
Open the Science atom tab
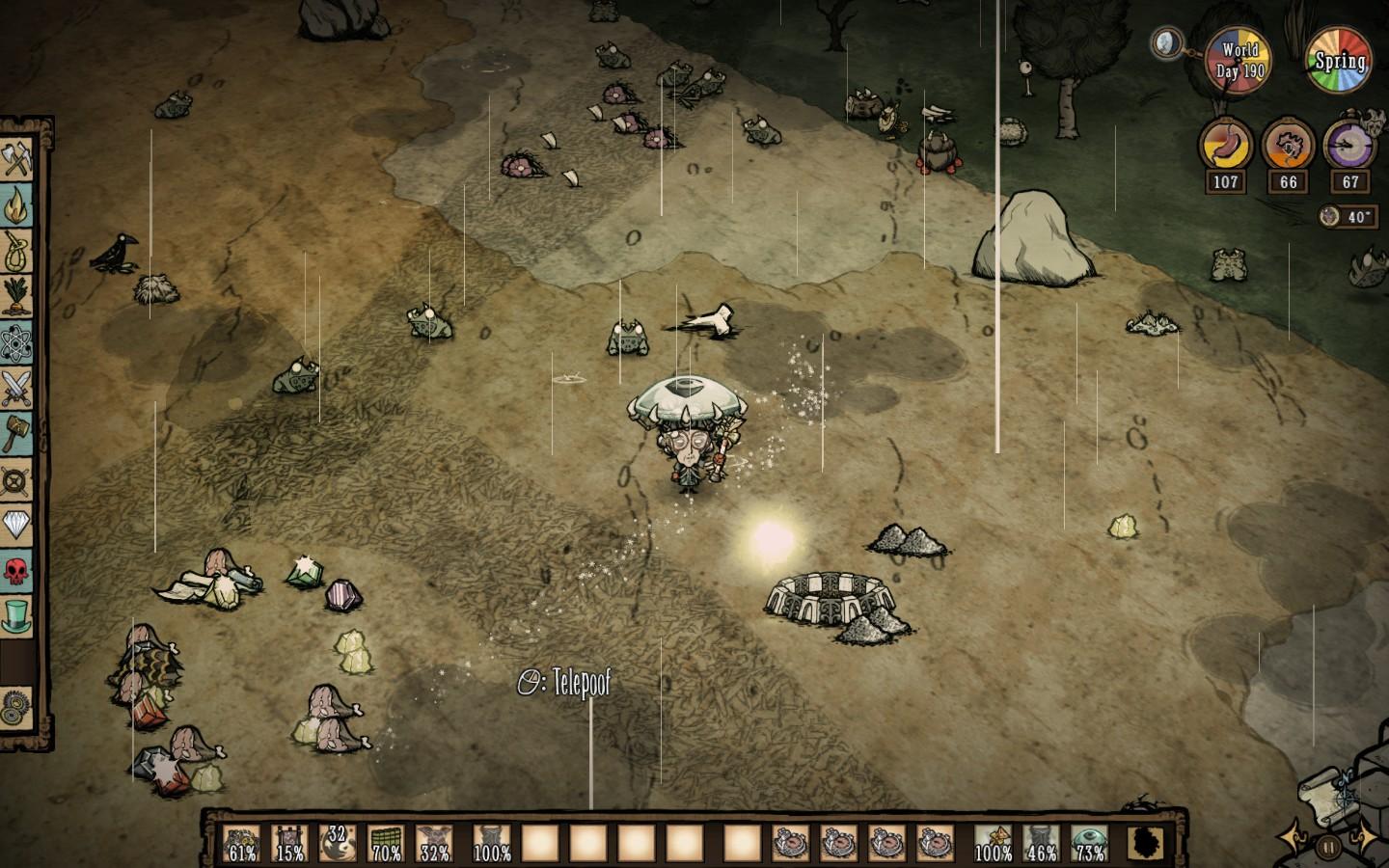coord(17,342)
